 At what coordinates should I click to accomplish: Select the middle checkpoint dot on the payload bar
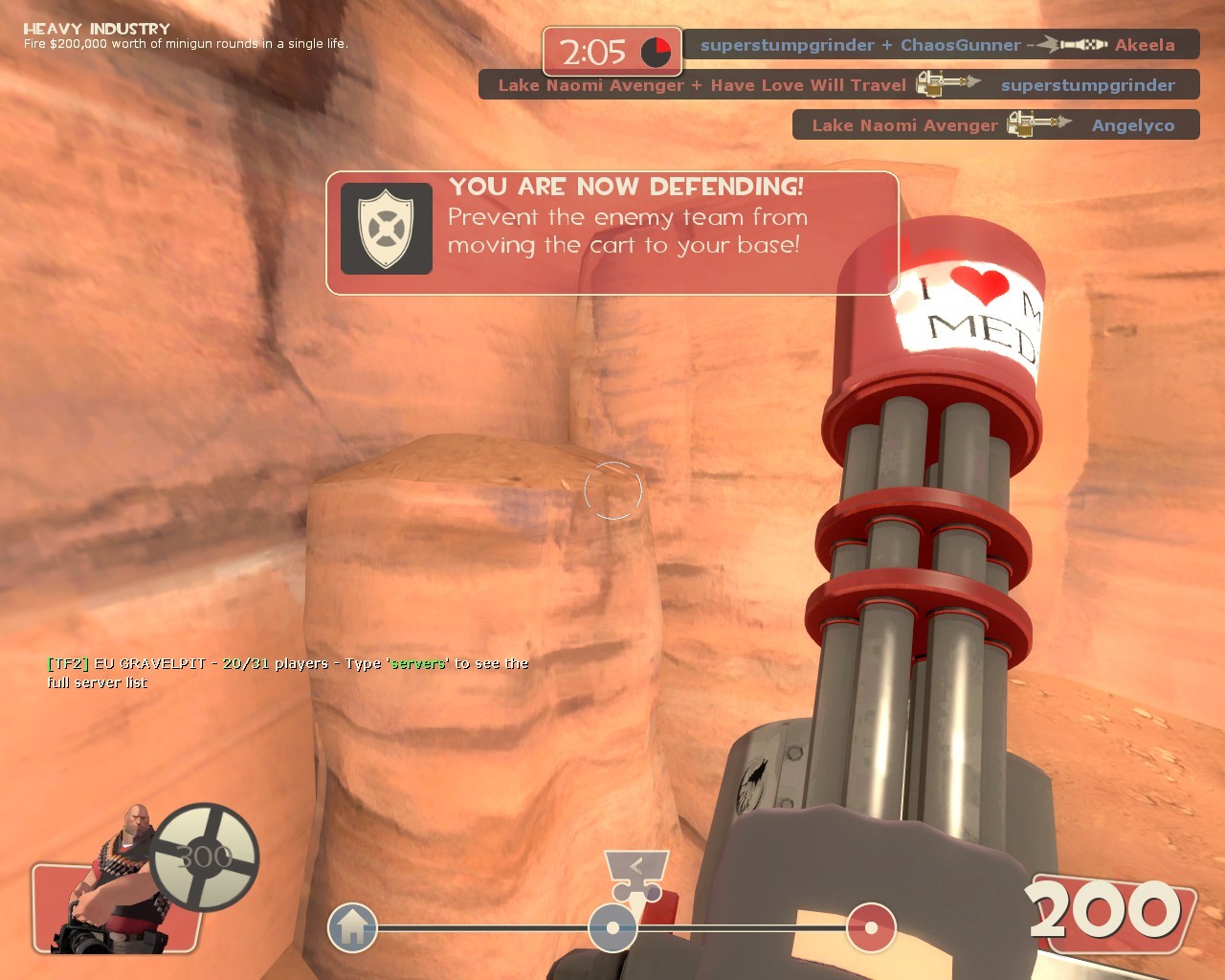click(612, 926)
